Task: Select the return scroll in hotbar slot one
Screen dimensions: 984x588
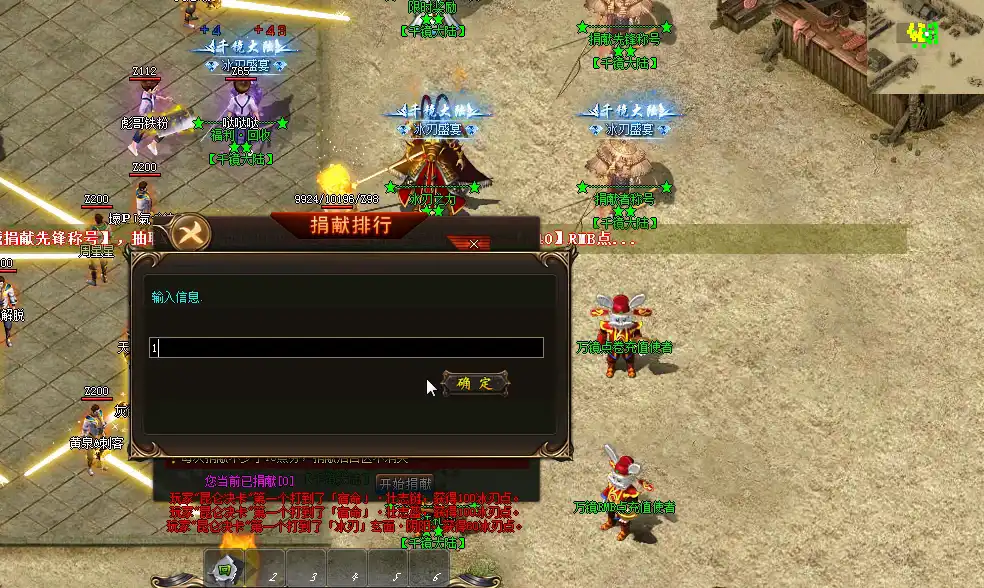Action: 226,571
